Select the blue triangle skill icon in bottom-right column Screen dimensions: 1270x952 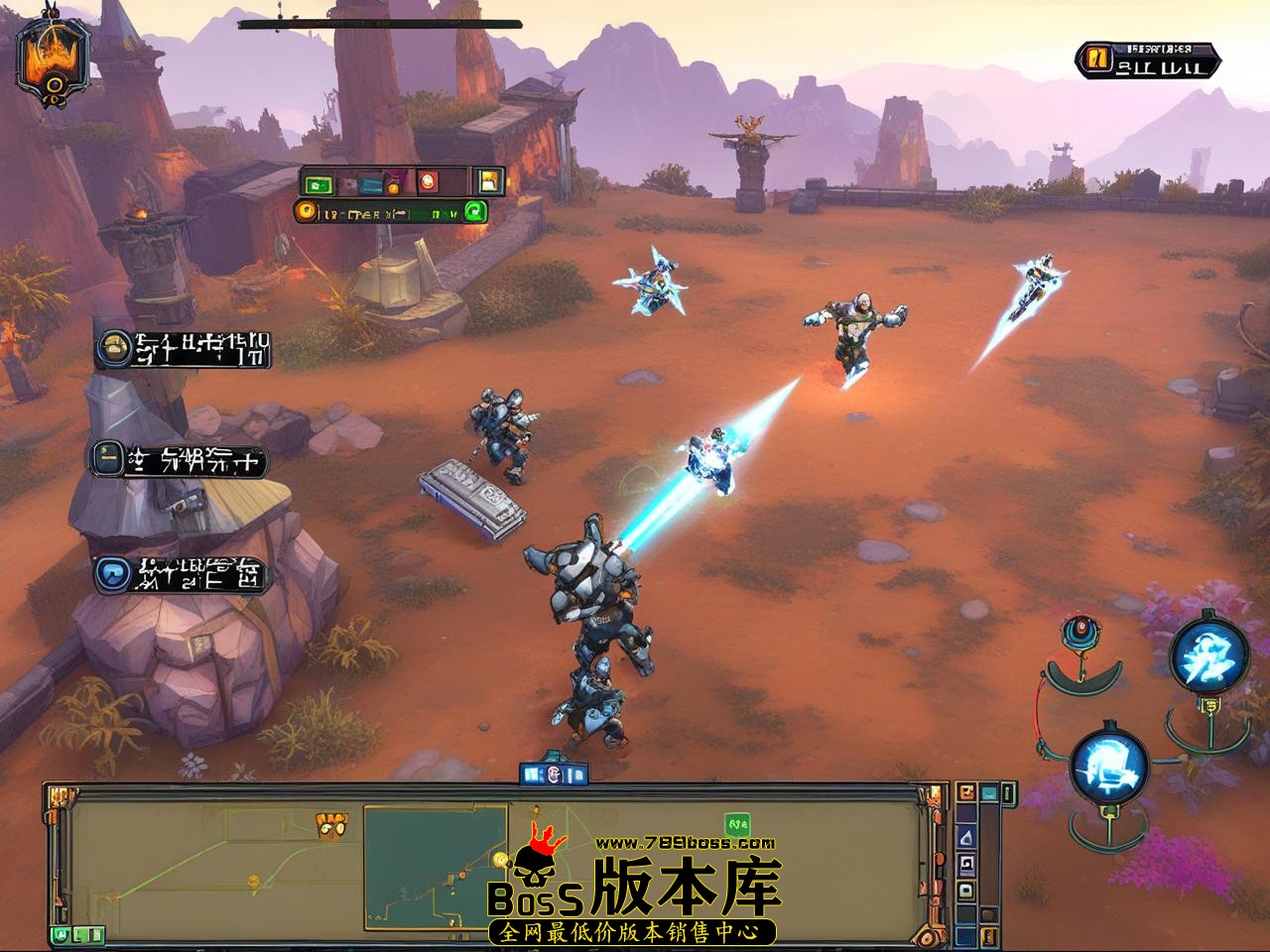coord(965,836)
